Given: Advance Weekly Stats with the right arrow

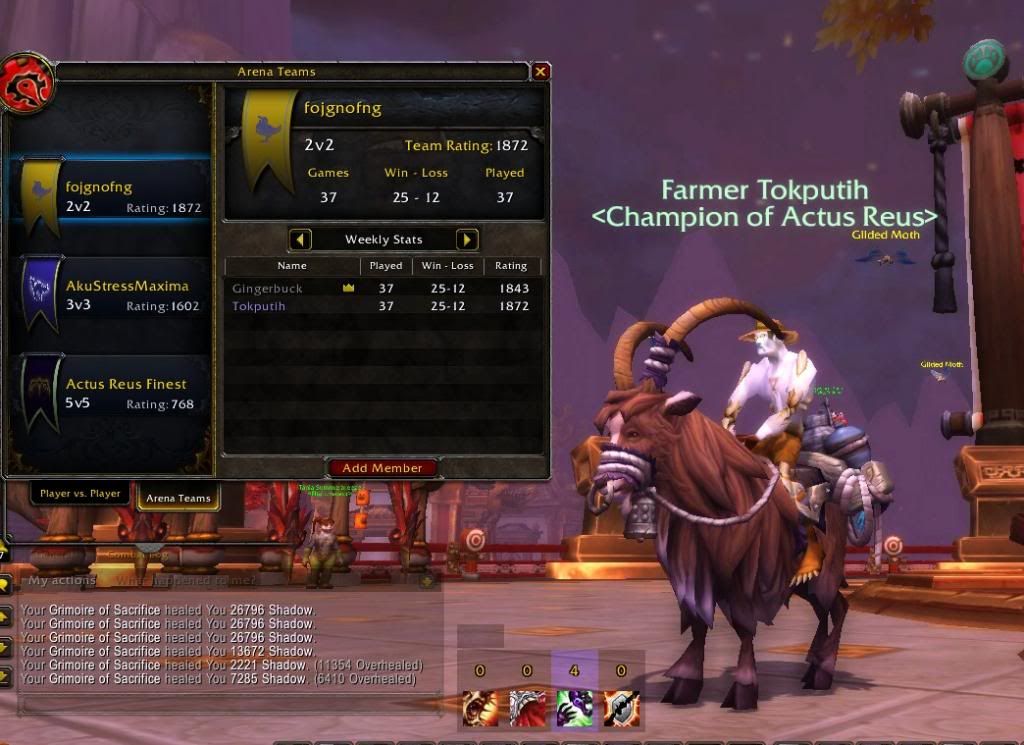Looking at the screenshot, I should click(466, 240).
